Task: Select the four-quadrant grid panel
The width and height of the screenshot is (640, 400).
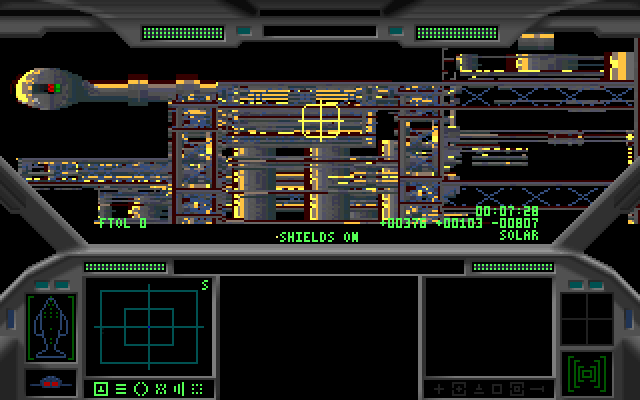Action: 587,318
